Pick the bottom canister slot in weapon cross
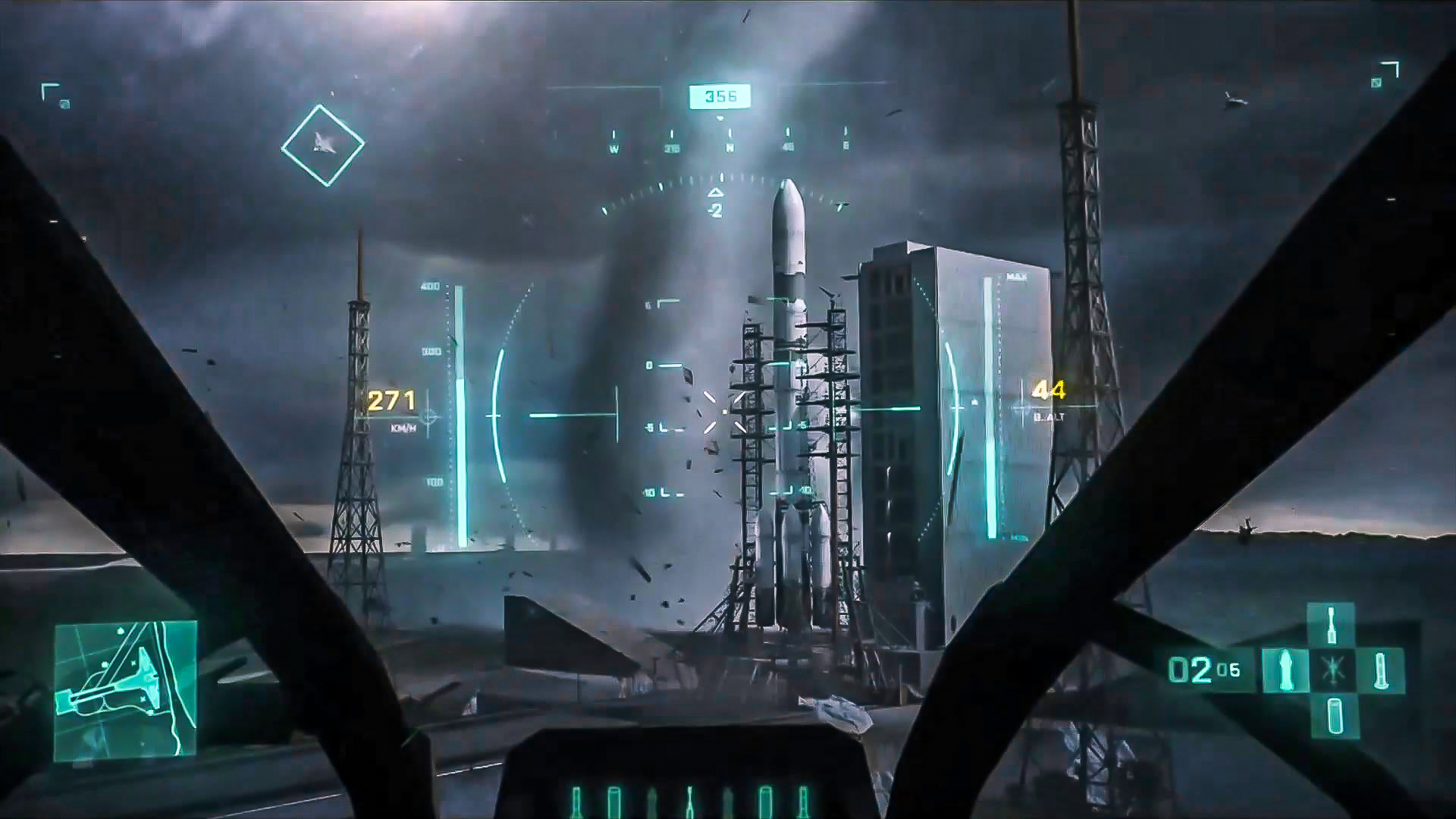The width and height of the screenshot is (1456, 819). 1334,716
